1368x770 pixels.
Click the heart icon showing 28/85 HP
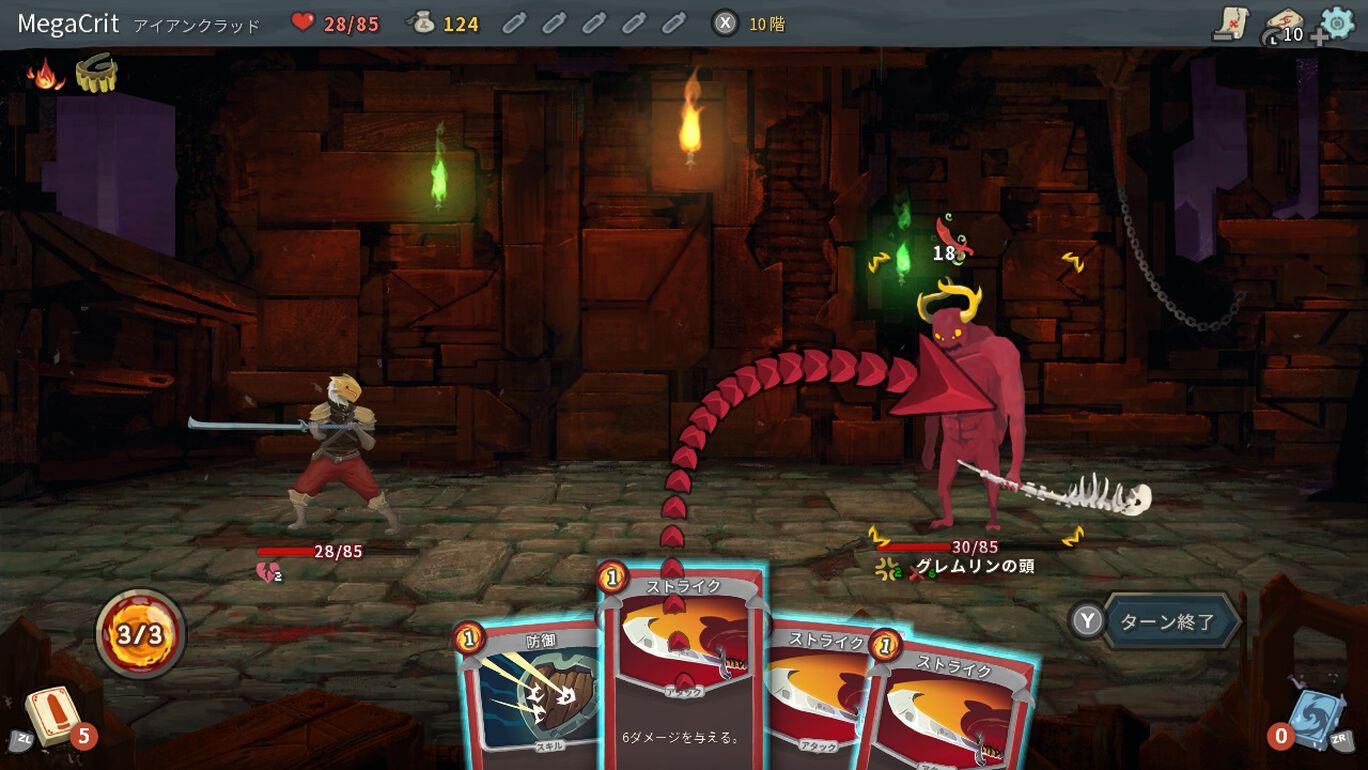coord(302,22)
